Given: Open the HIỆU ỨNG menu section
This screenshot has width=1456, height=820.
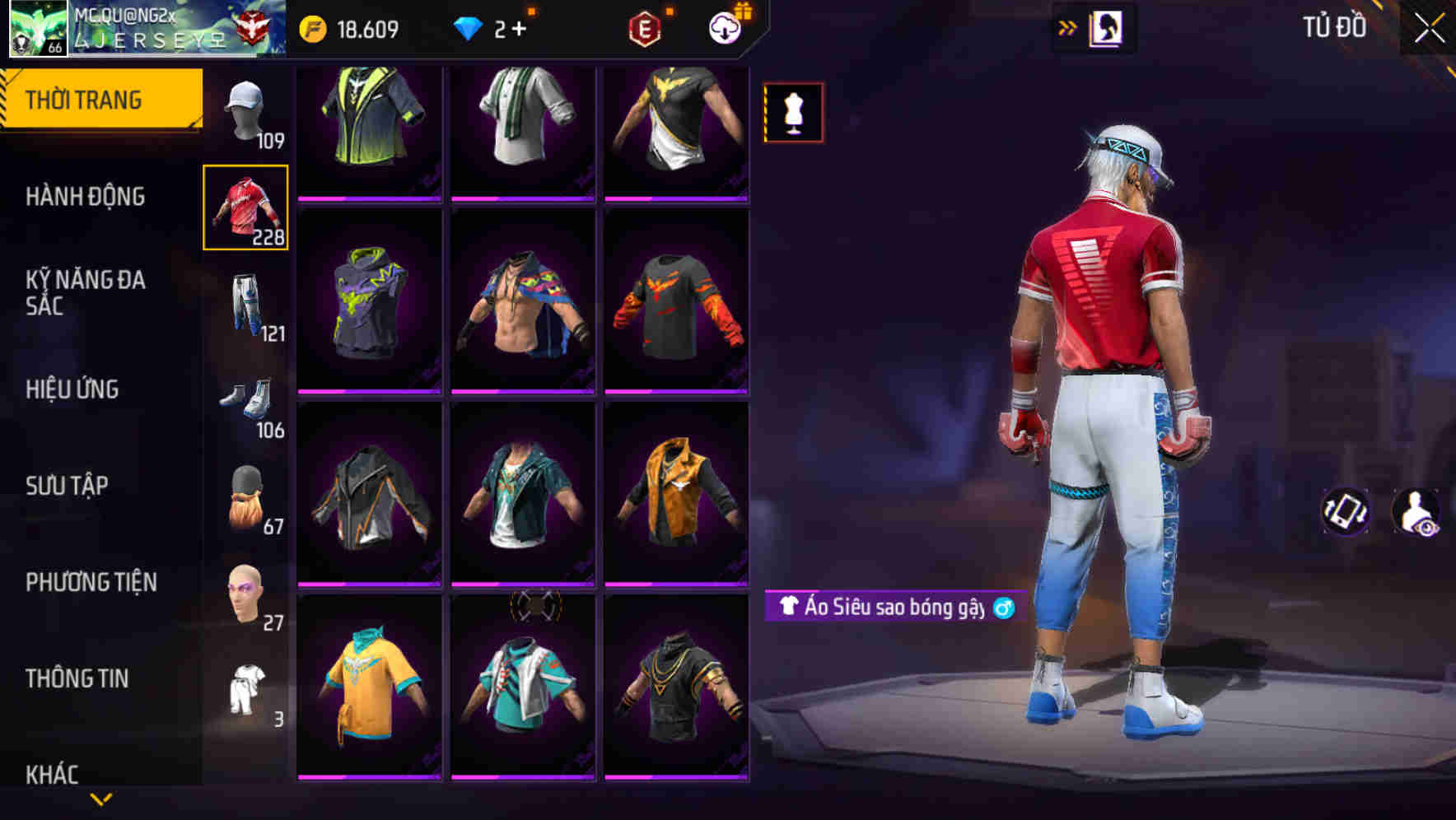Looking at the screenshot, I should pos(74,389).
